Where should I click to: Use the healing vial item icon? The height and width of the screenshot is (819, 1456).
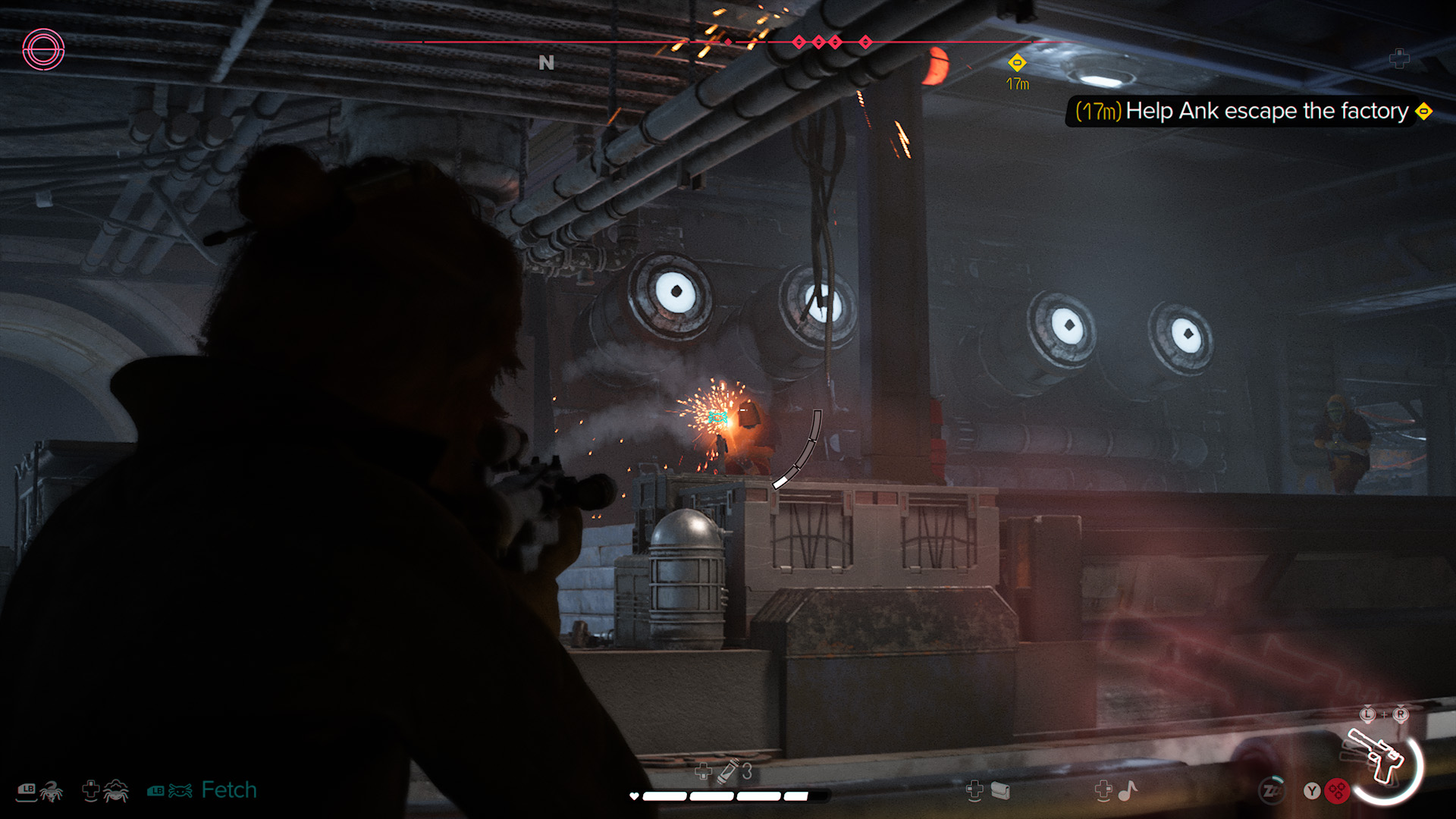coord(728,771)
